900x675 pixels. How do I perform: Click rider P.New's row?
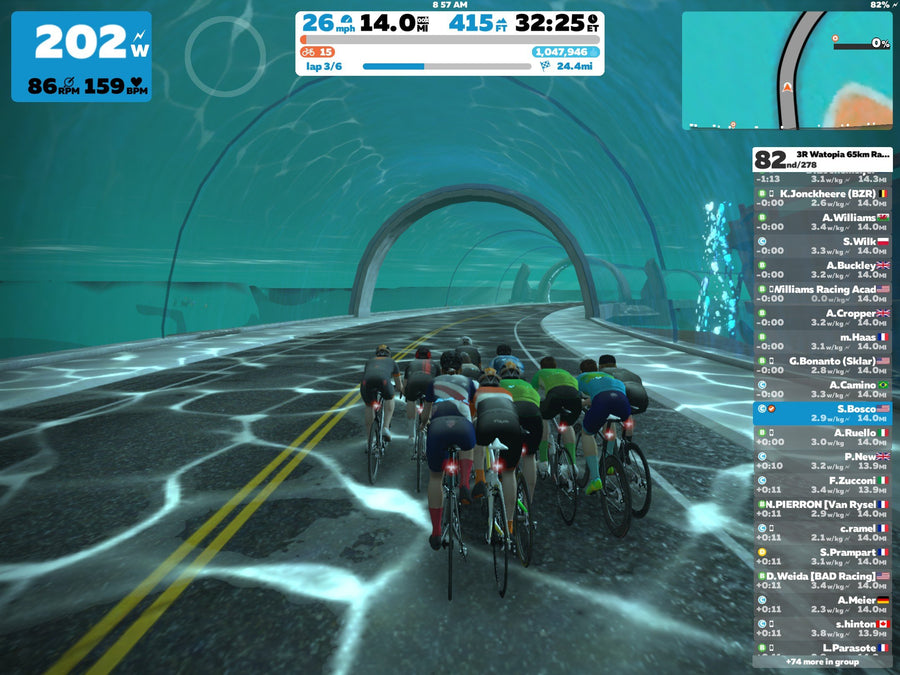pos(822,461)
